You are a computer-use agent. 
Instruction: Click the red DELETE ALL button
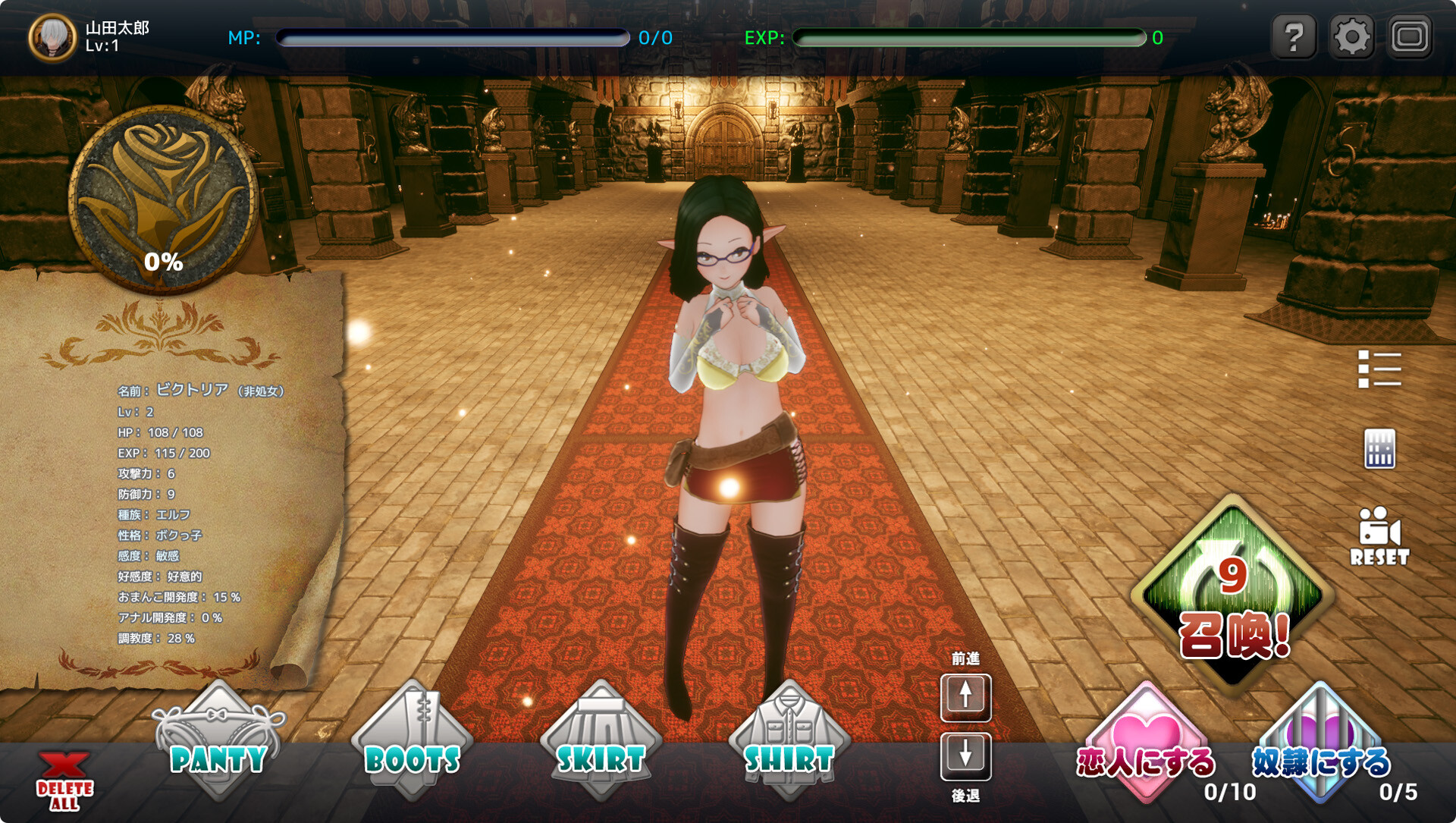coord(64,782)
